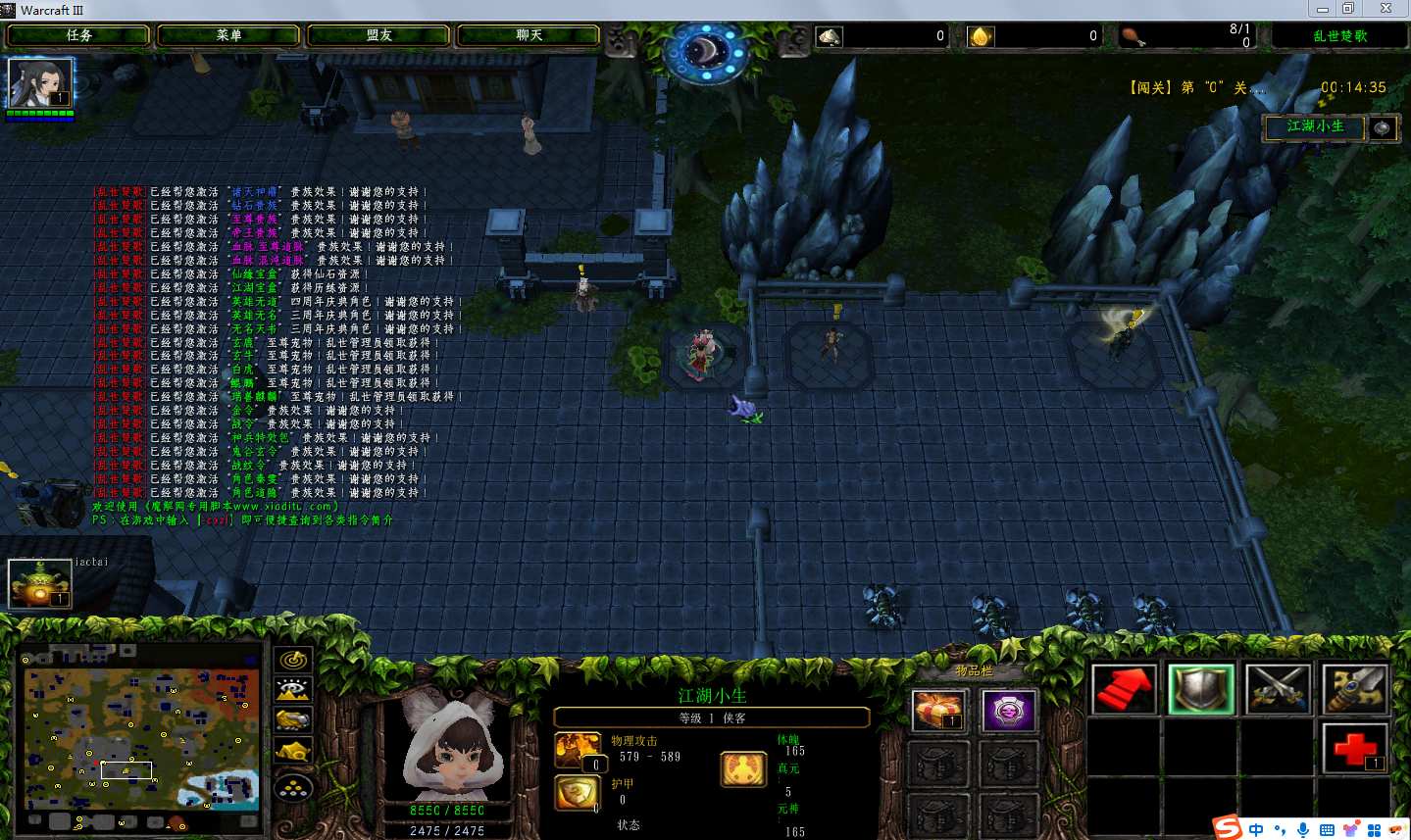Toggle minimap terrain display eye button

click(293, 689)
